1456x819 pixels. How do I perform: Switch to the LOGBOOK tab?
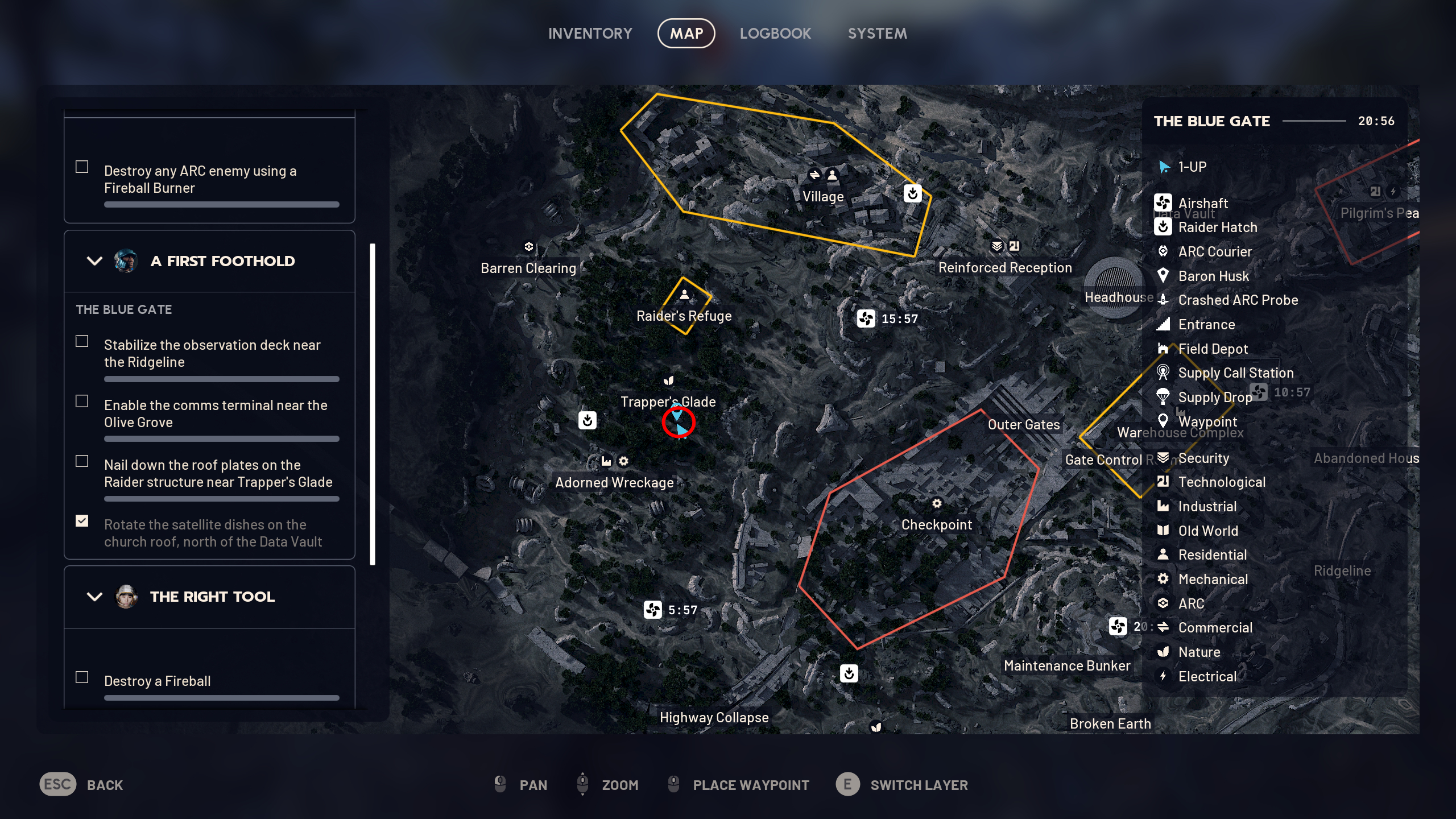pos(776,33)
